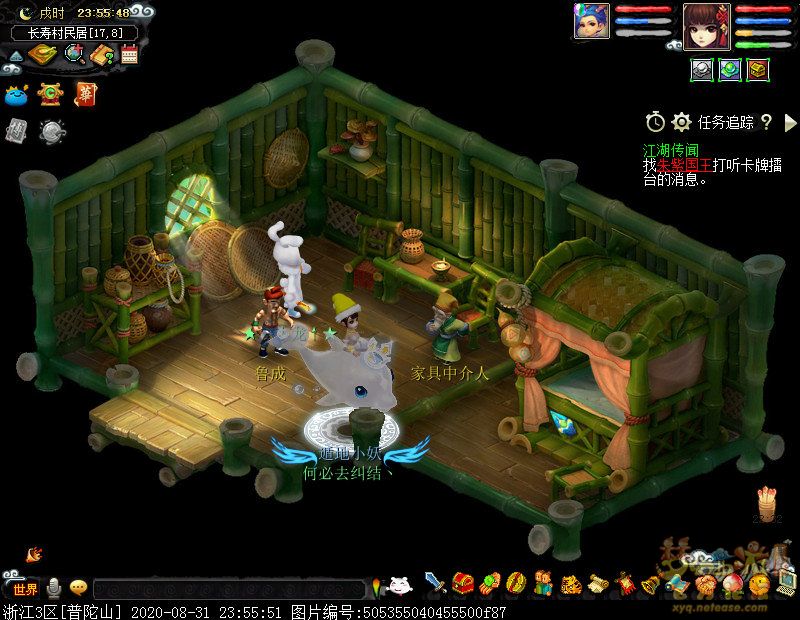Click the golden compass minimap icon
This screenshot has height=620, width=800.
tap(41, 54)
